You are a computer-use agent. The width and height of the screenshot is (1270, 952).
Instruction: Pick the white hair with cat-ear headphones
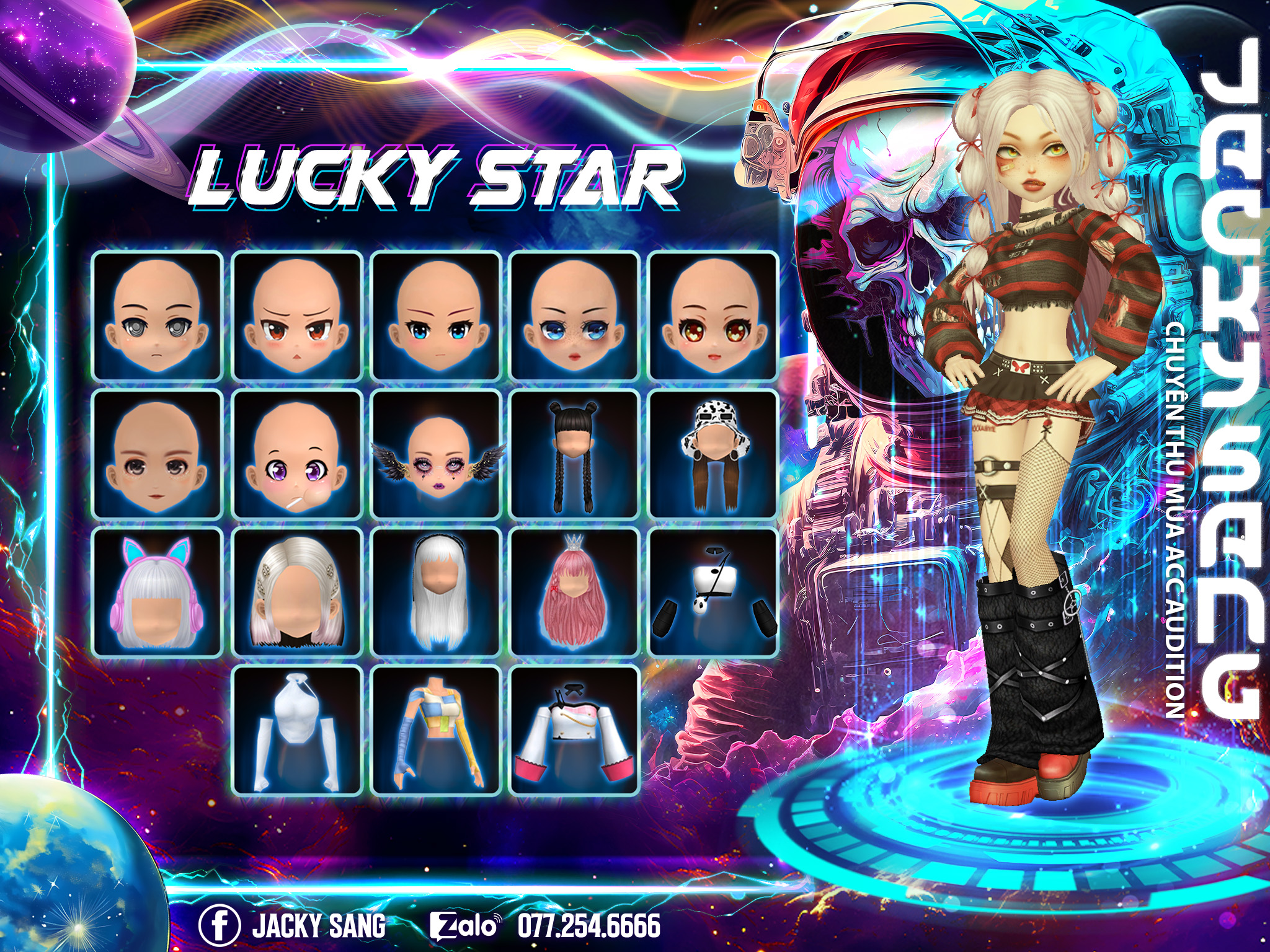(x=158, y=592)
